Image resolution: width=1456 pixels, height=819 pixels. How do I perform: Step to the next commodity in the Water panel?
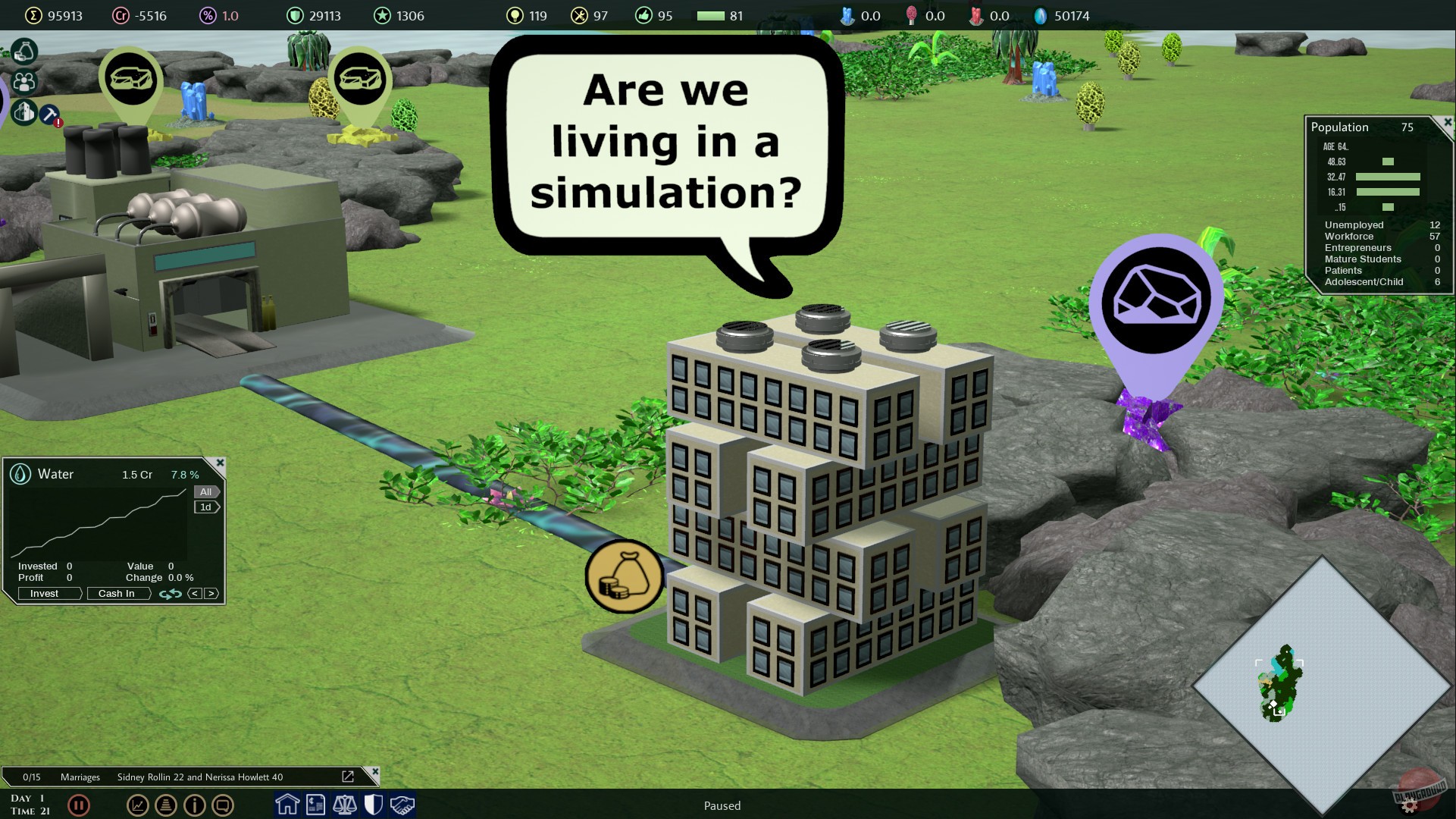click(x=212, y=594)
